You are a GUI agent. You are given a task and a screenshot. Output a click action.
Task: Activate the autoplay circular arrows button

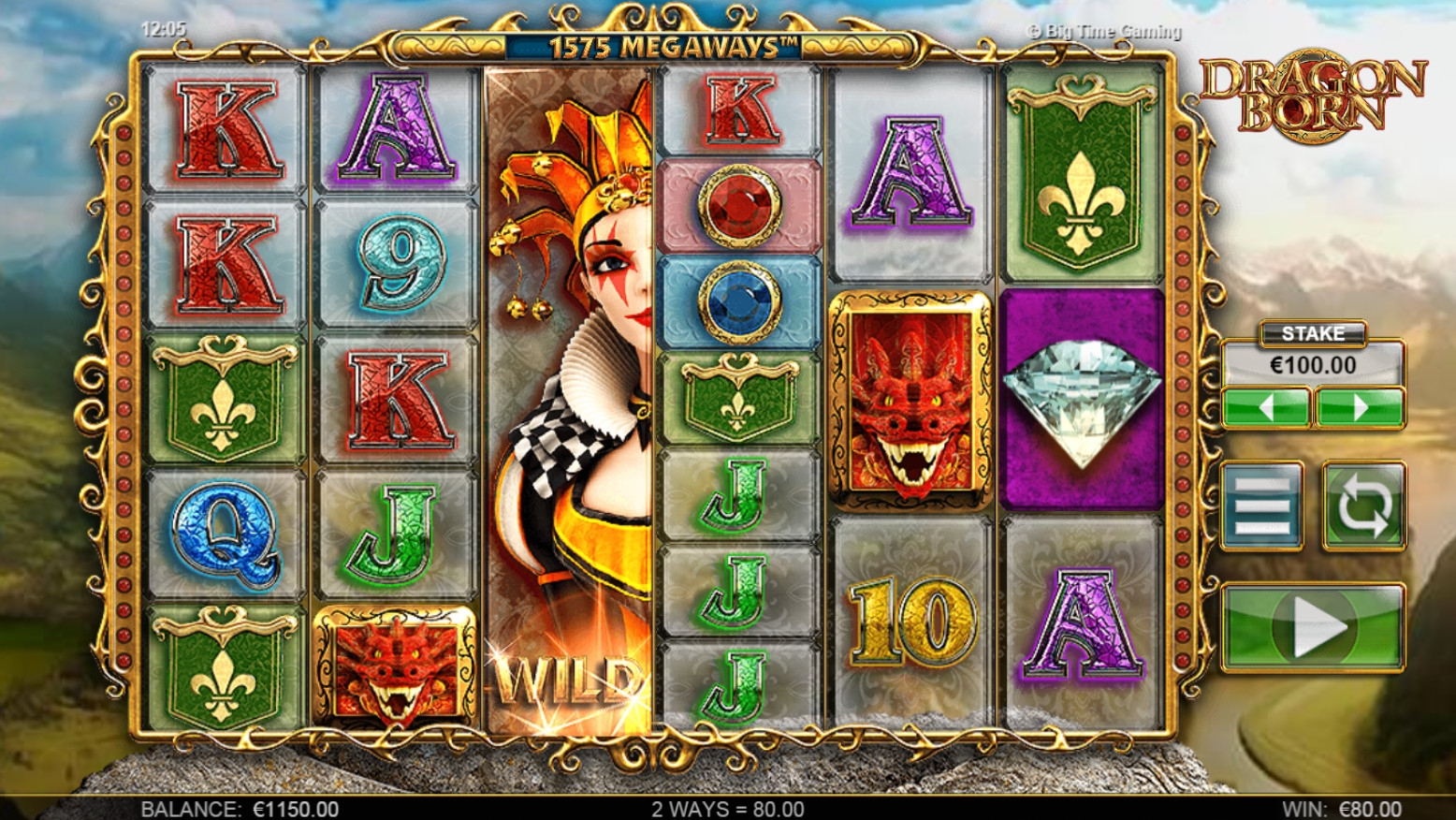tap(1363, 505)
